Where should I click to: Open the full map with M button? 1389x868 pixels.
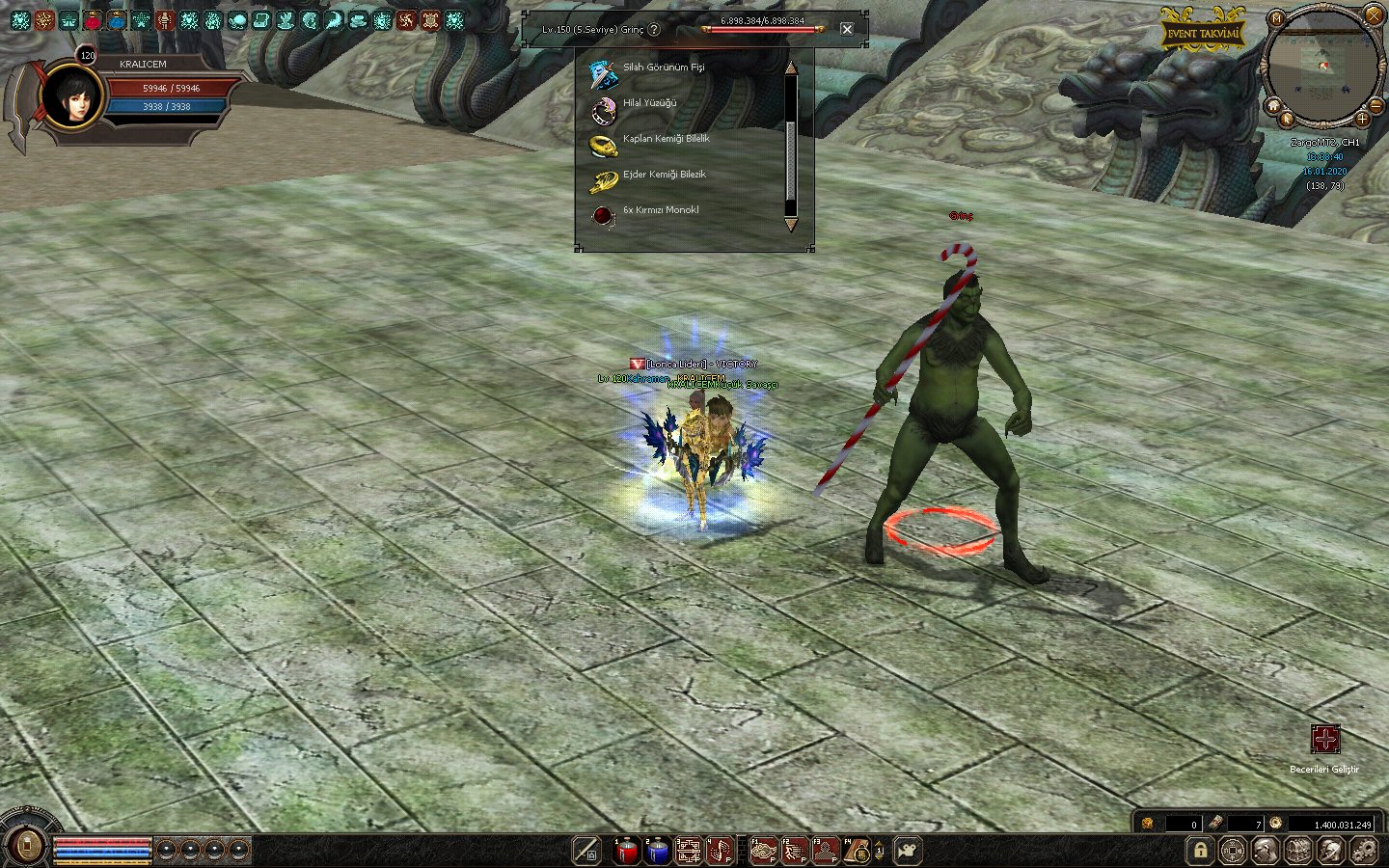coord(1276,18)
